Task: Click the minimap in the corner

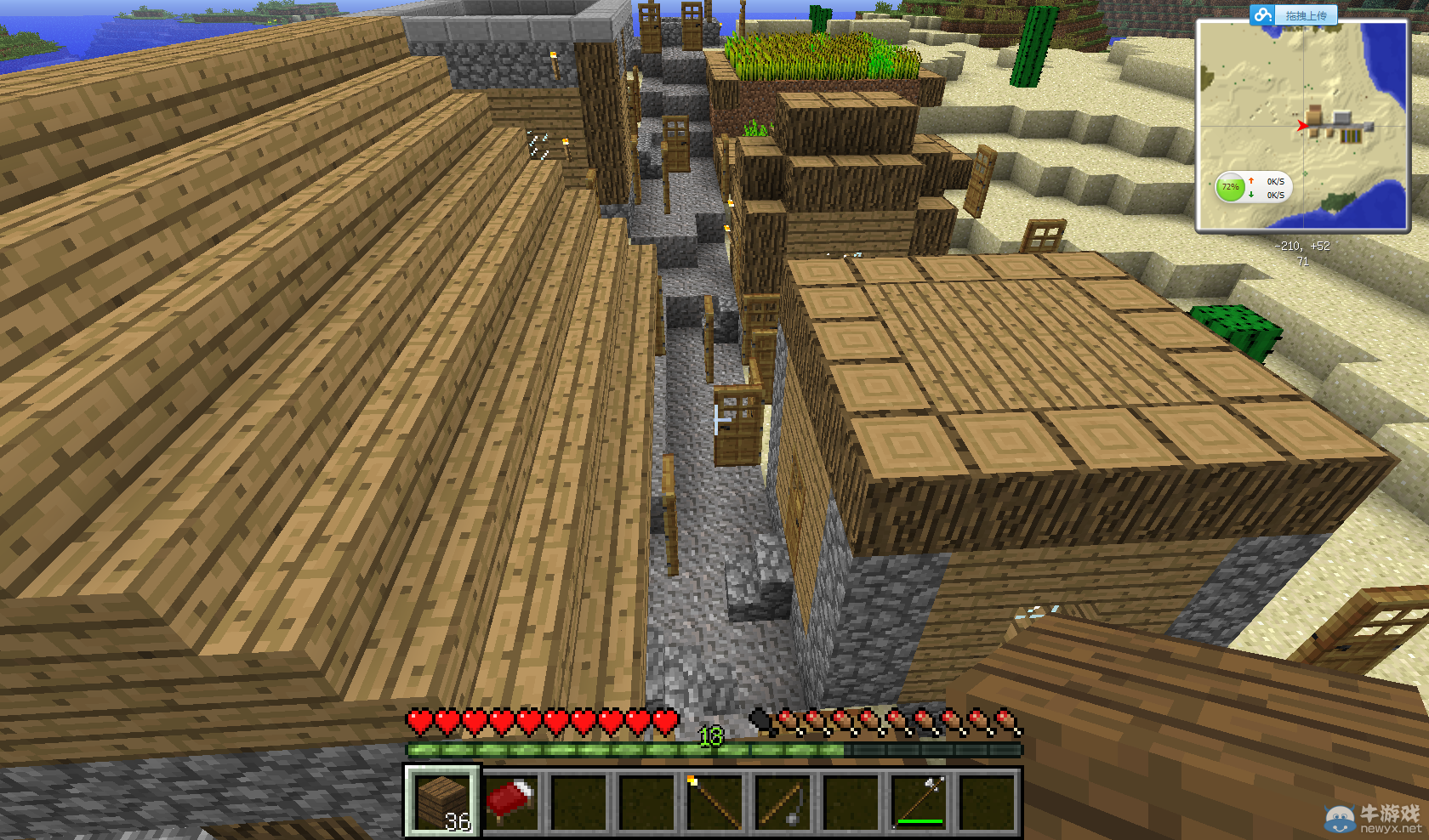Action: (x=1301, y=126)
